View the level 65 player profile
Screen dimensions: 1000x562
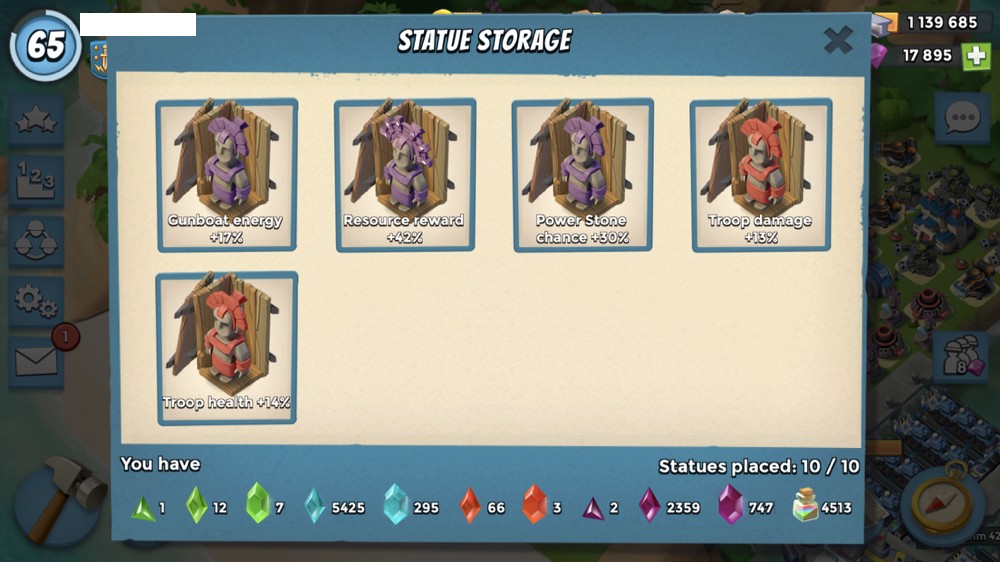point(45,46)
